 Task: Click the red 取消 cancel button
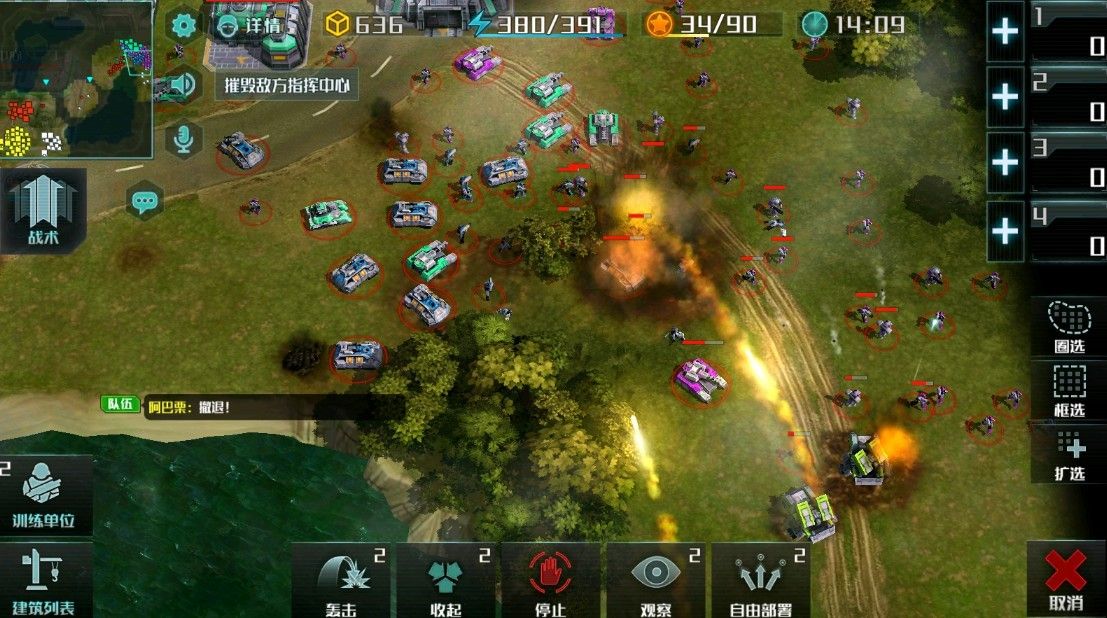1066,580
